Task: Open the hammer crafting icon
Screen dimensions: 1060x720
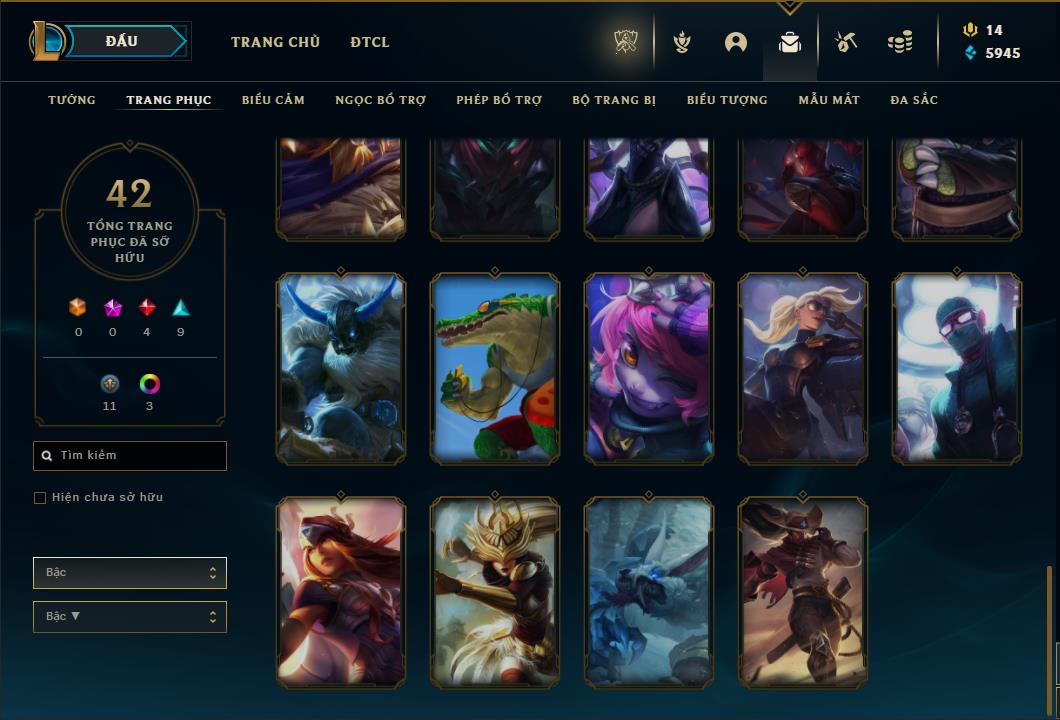Action: (x=845, y=42)
